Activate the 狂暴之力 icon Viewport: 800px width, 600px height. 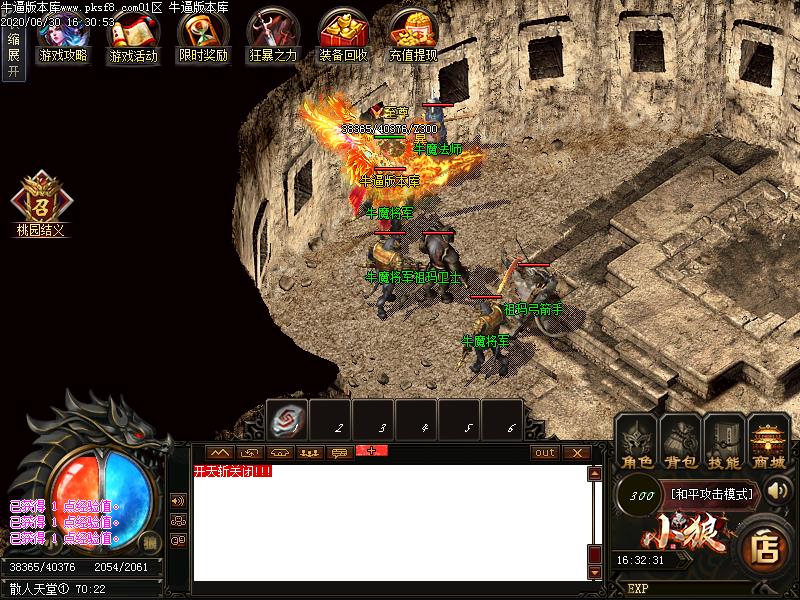[273, 35]
